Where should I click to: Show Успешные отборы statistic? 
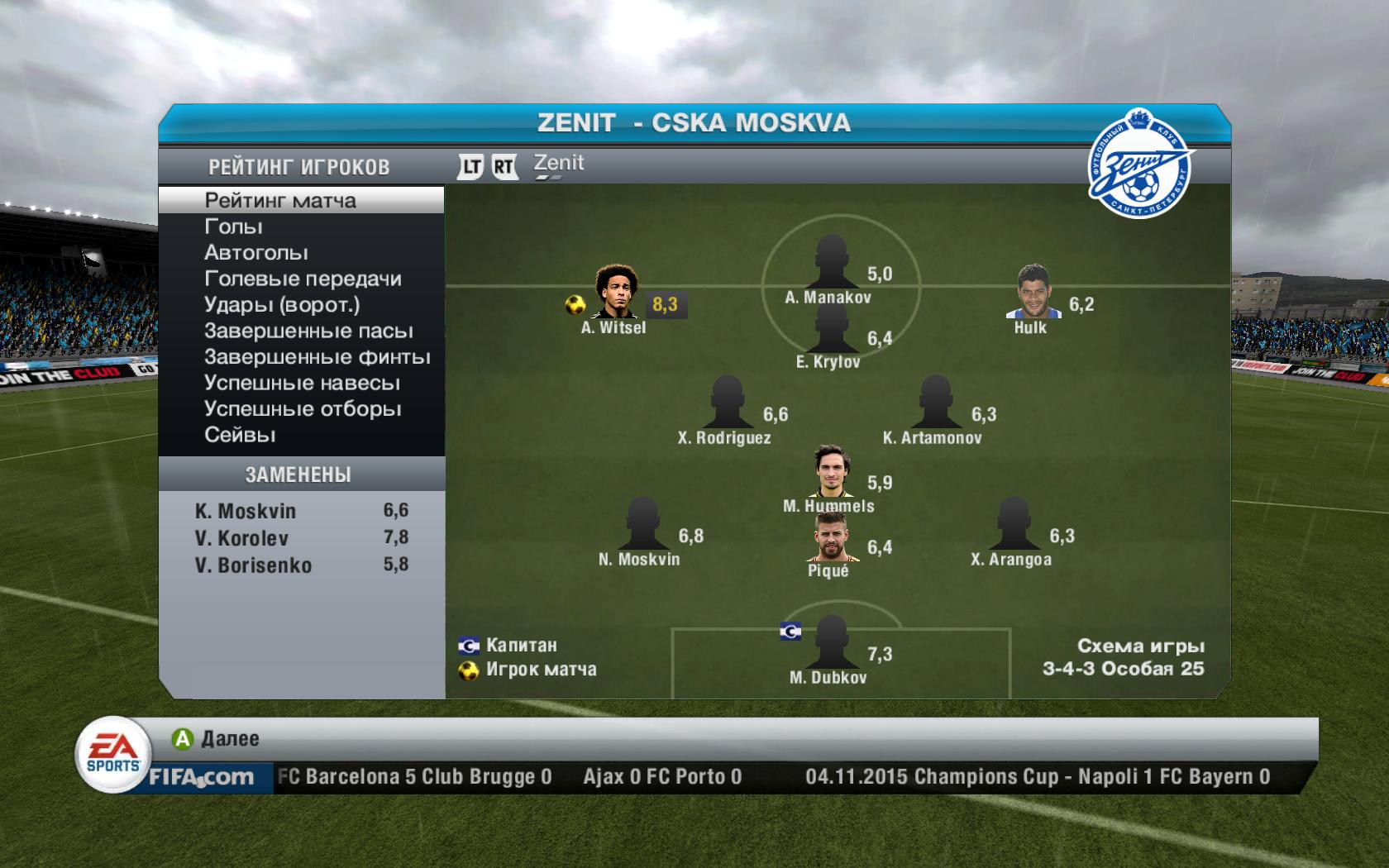(303, 409)
